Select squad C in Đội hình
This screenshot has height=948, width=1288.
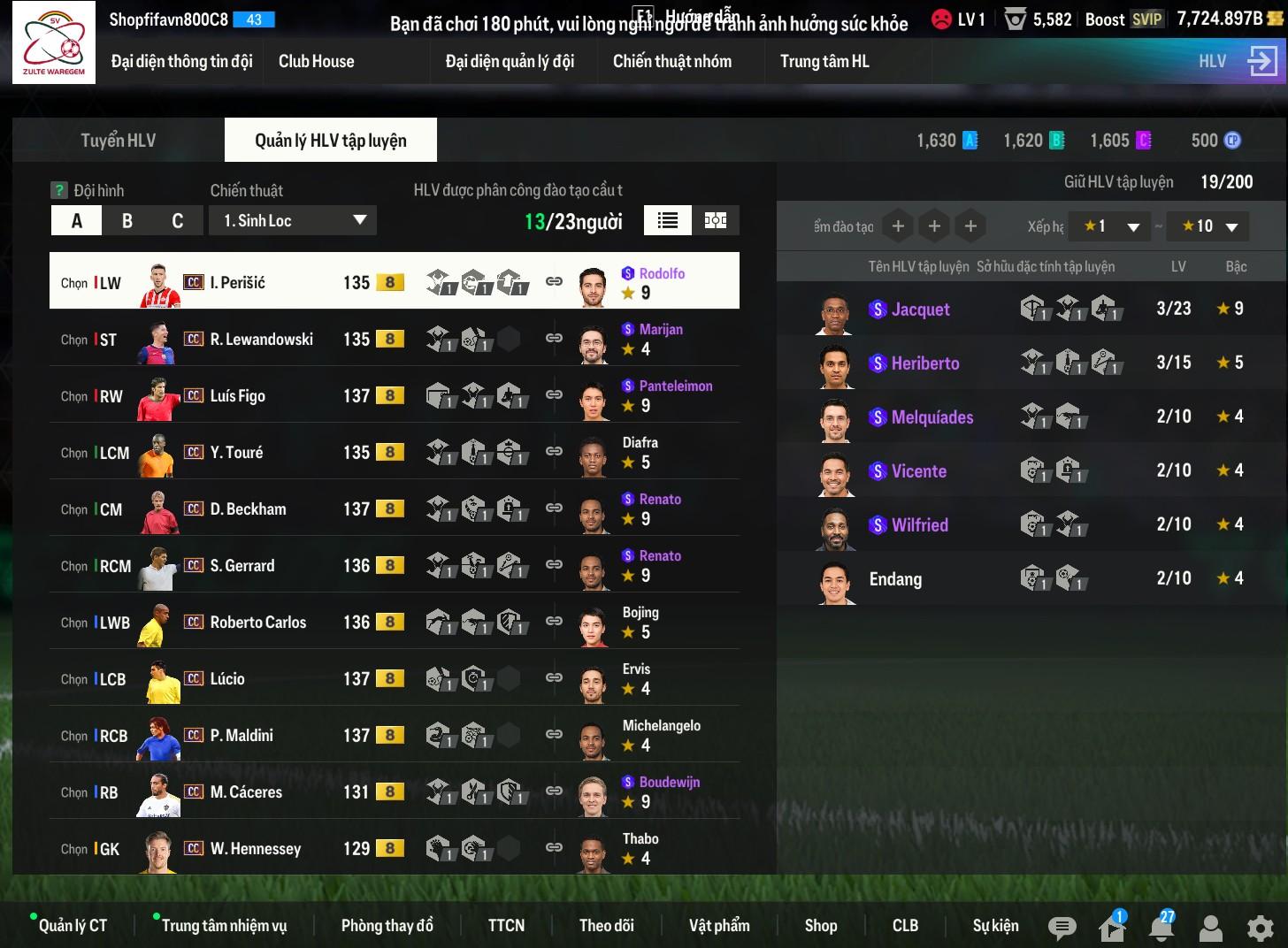pos(178,221)
